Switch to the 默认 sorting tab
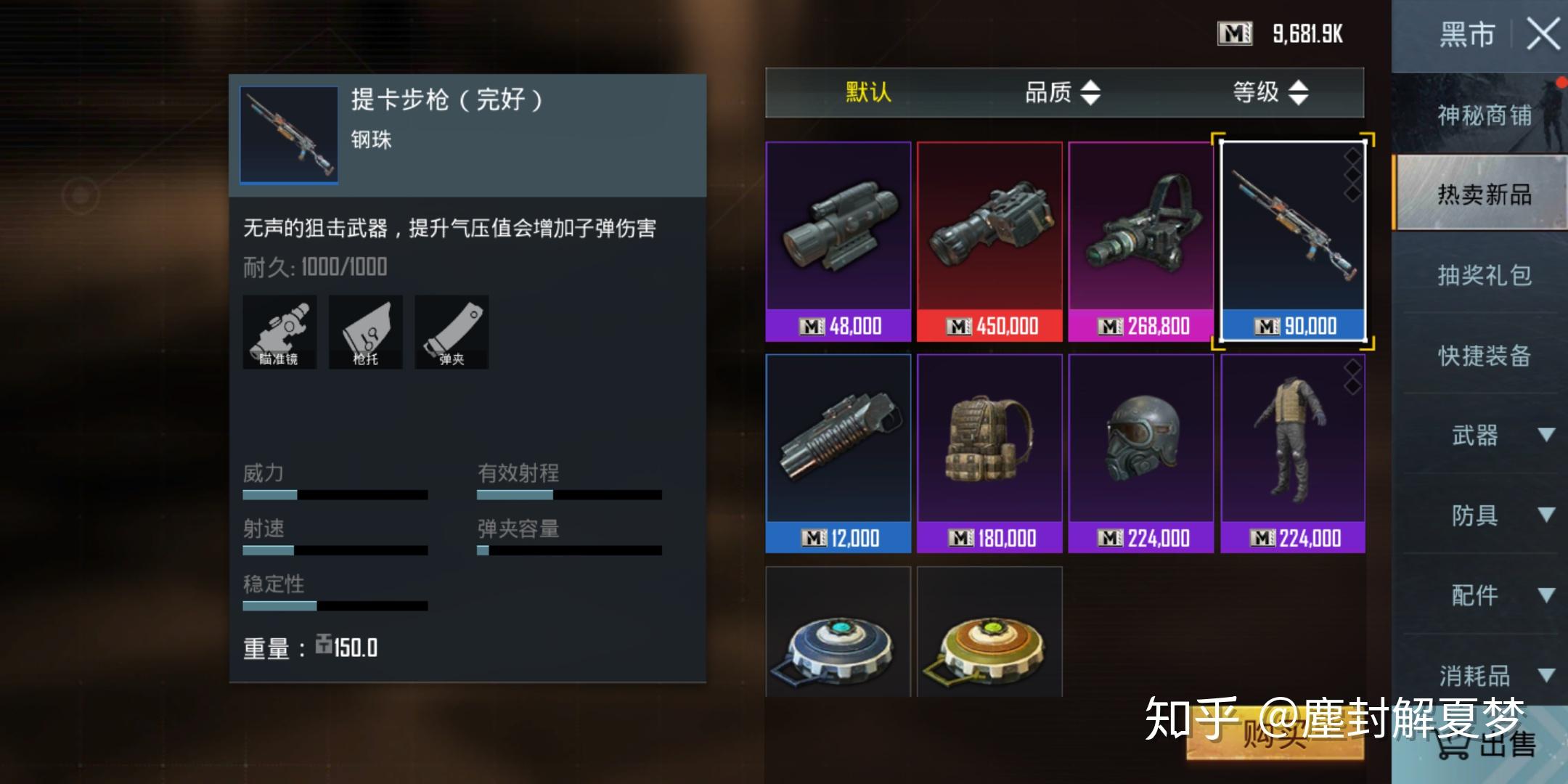The width and height of the screenshot is (1568, 784). pos(867,93)
